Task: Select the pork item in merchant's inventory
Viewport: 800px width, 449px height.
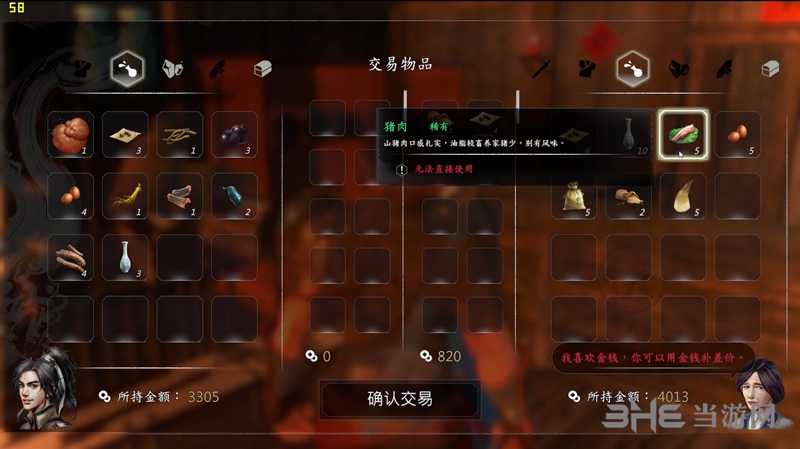Action: coord(683,135)
